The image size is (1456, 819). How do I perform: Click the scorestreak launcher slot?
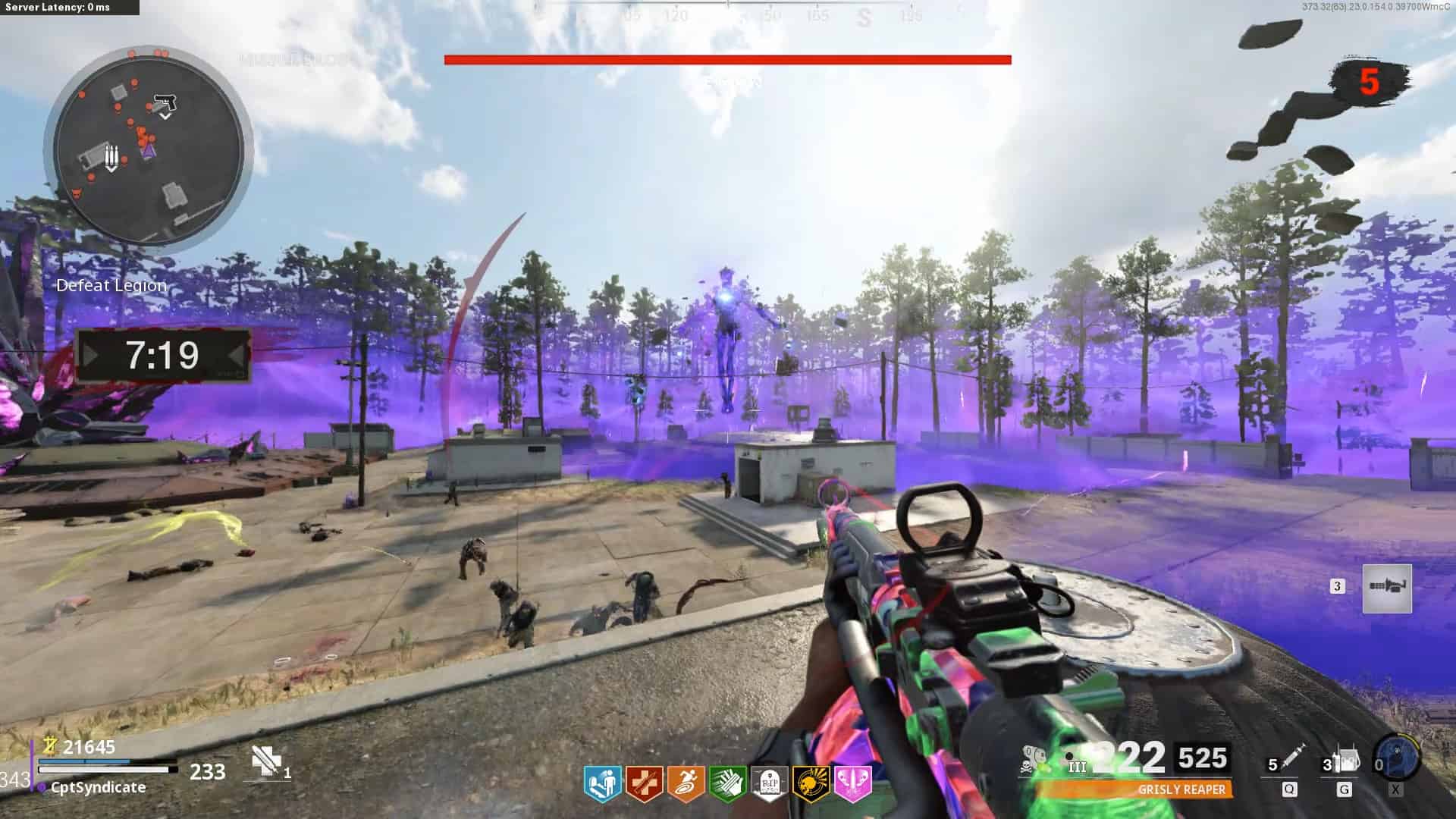coord(1387,588)
